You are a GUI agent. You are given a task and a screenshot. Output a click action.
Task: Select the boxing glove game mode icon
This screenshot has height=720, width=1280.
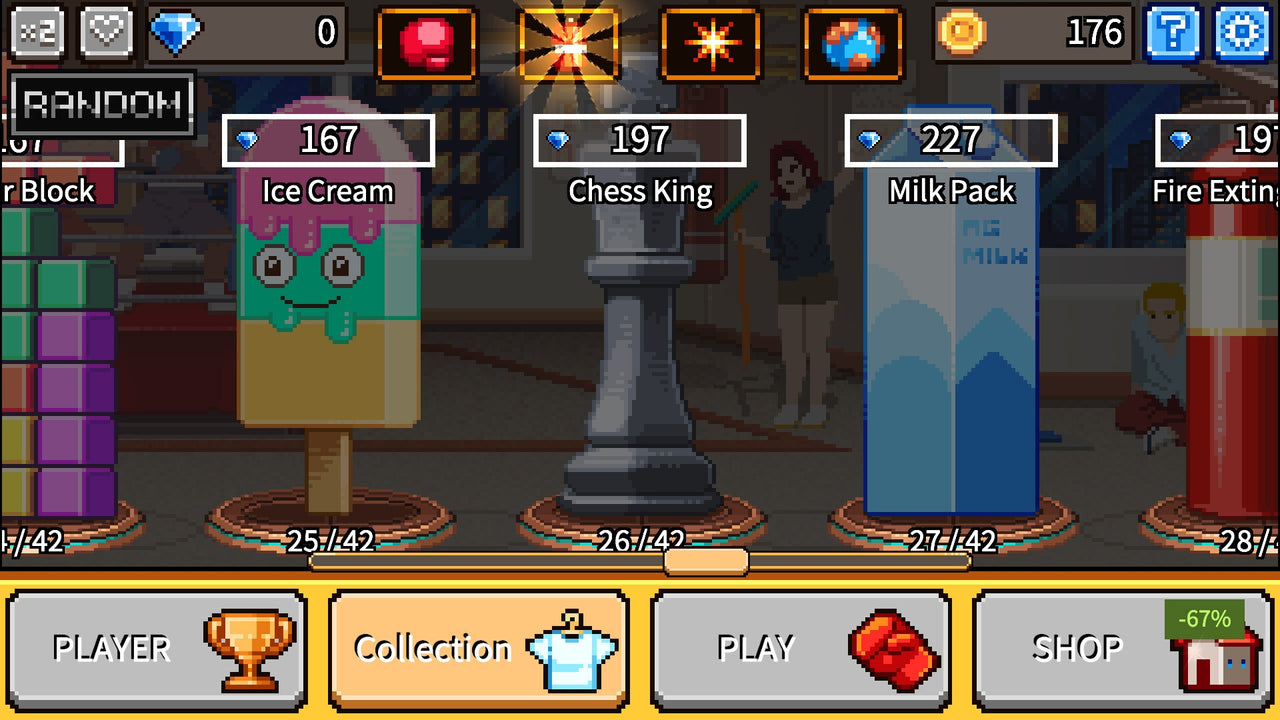point(427,40)
